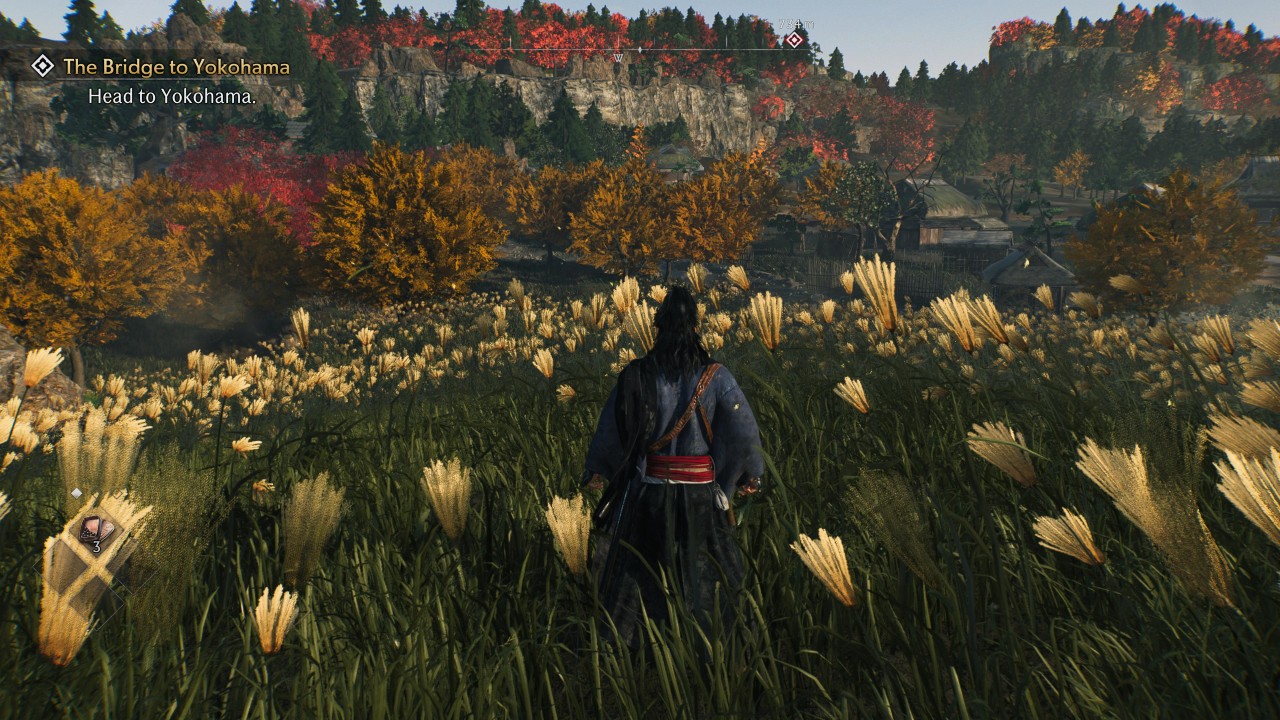Click the center position indicator on the compass
1280x720 pixels.
click(640, 49)
